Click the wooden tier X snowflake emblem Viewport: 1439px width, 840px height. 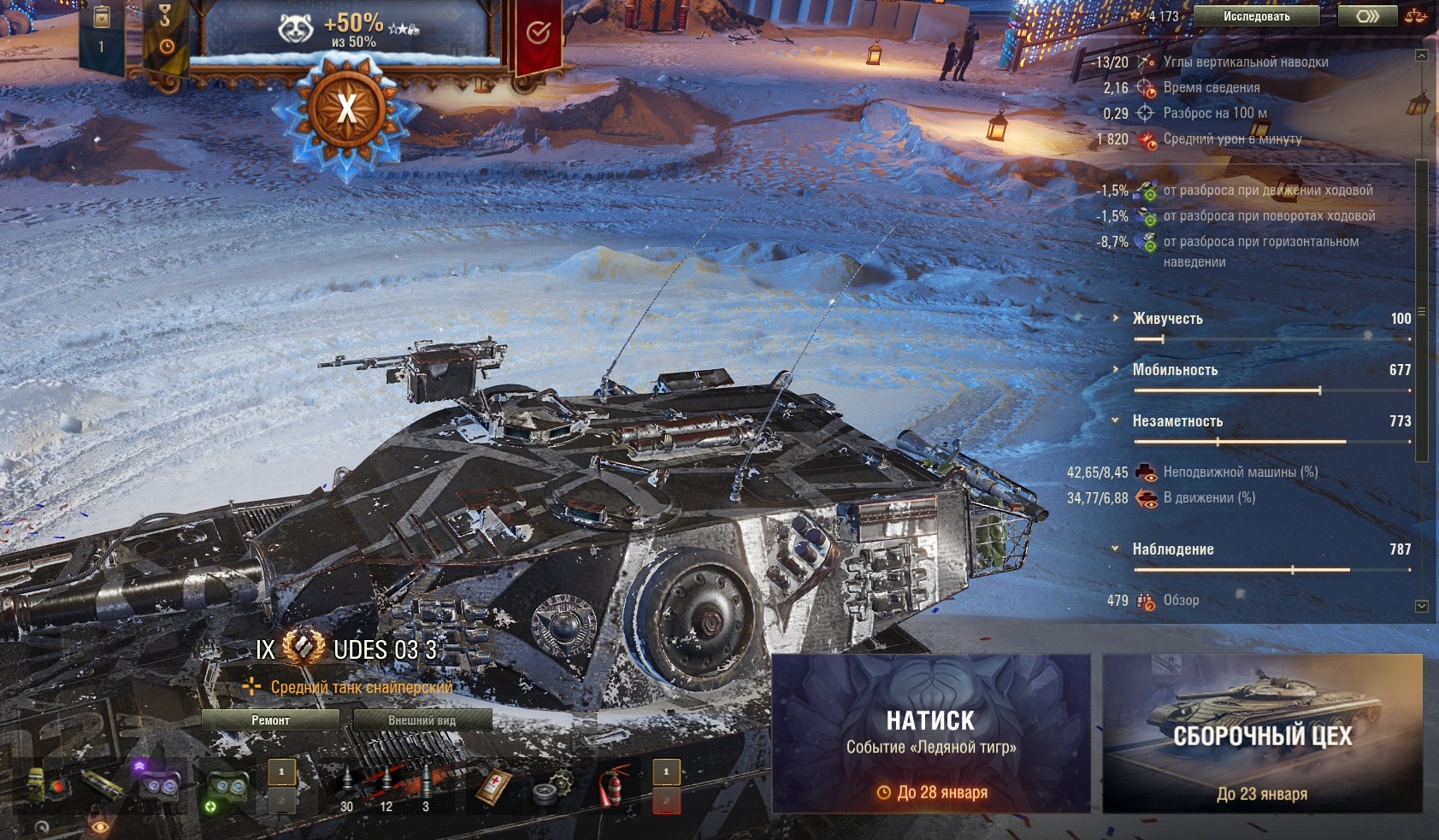coord(346,109)
